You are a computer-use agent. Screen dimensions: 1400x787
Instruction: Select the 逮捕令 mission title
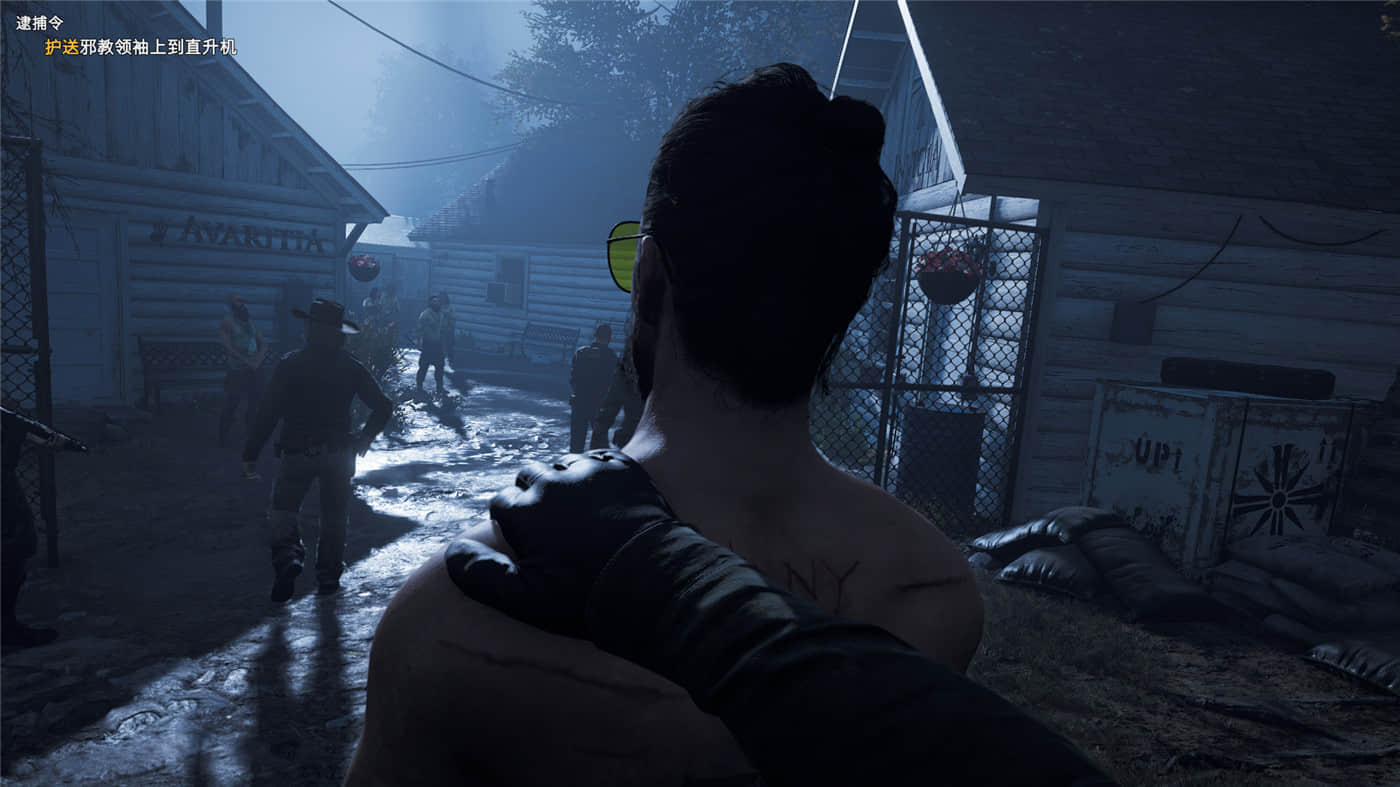39,23
